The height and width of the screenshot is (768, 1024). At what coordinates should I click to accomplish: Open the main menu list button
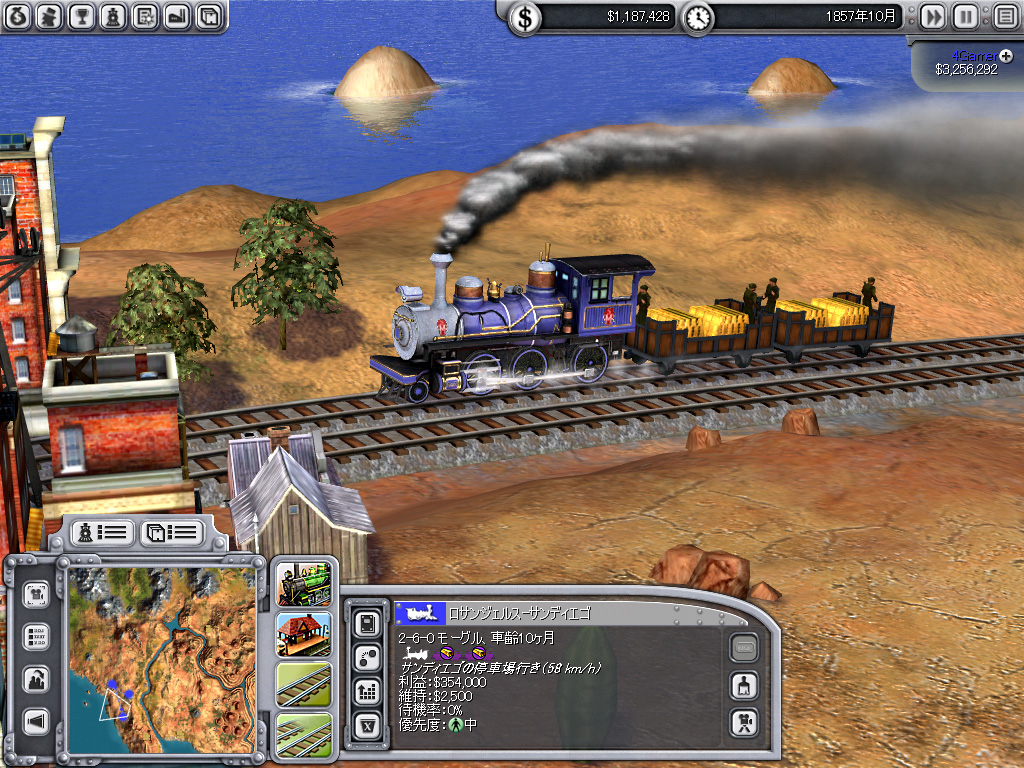pyautogui.click(x=1004, y=17)
